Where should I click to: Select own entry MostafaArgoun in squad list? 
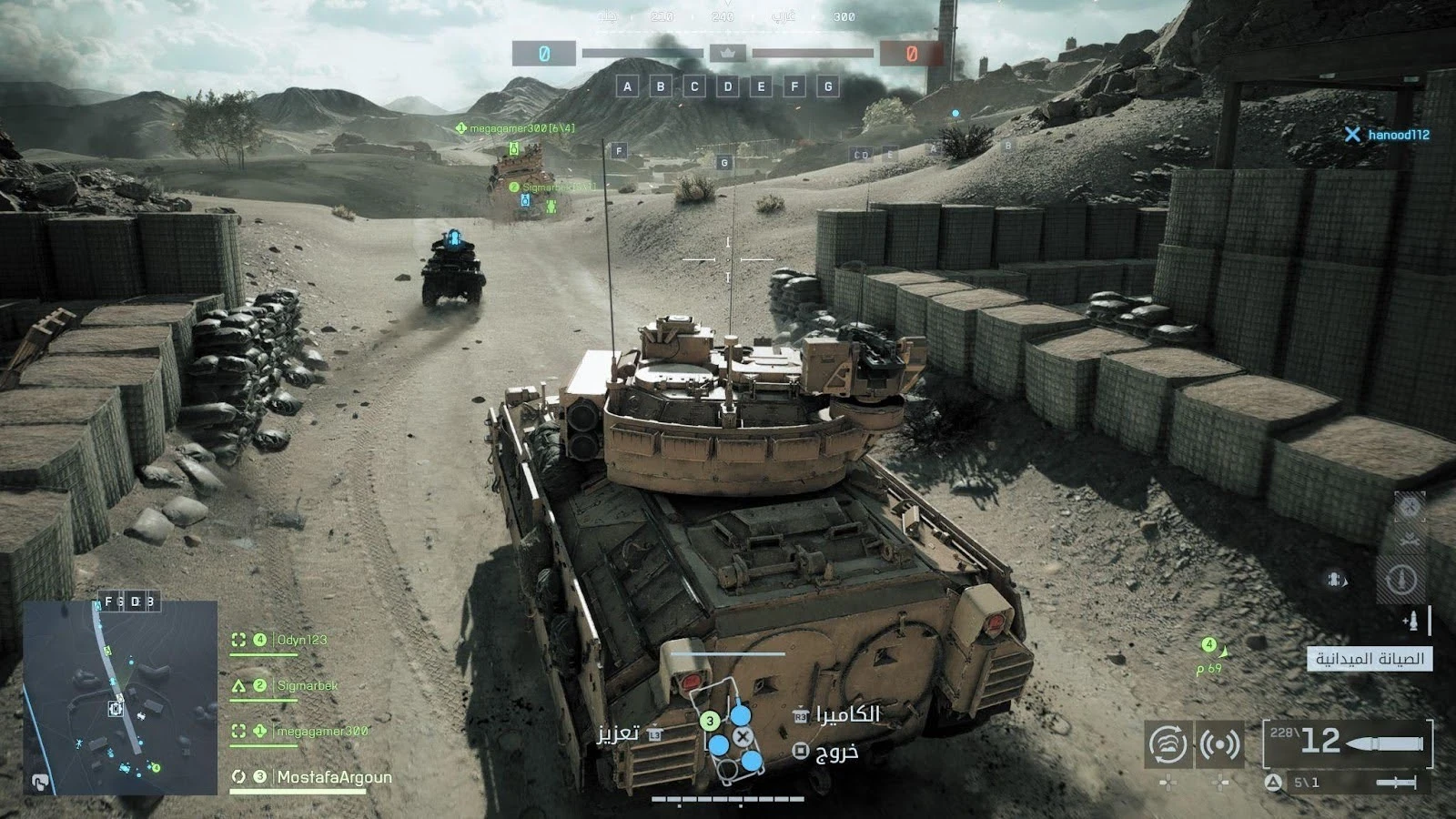pyautogui.click(x=333, y=777)
